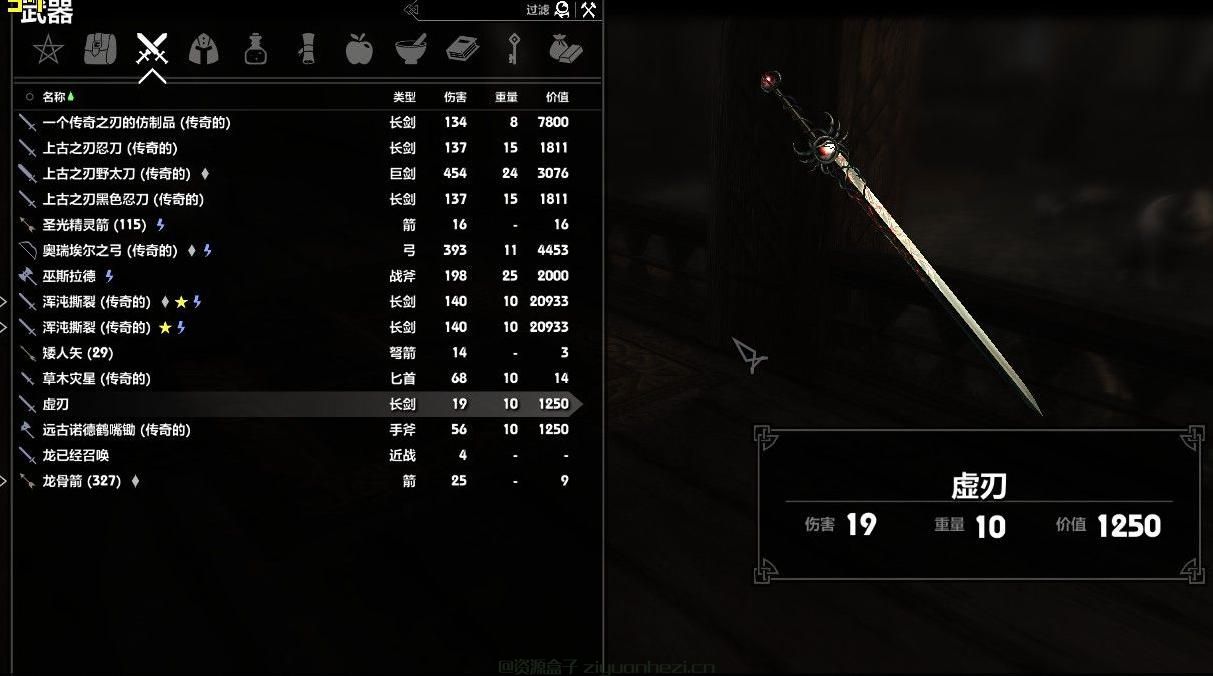Open the ingredients mortar category
Image resolution: width=1213 pixels, height=676 pixels.
[x=410, y=49]
